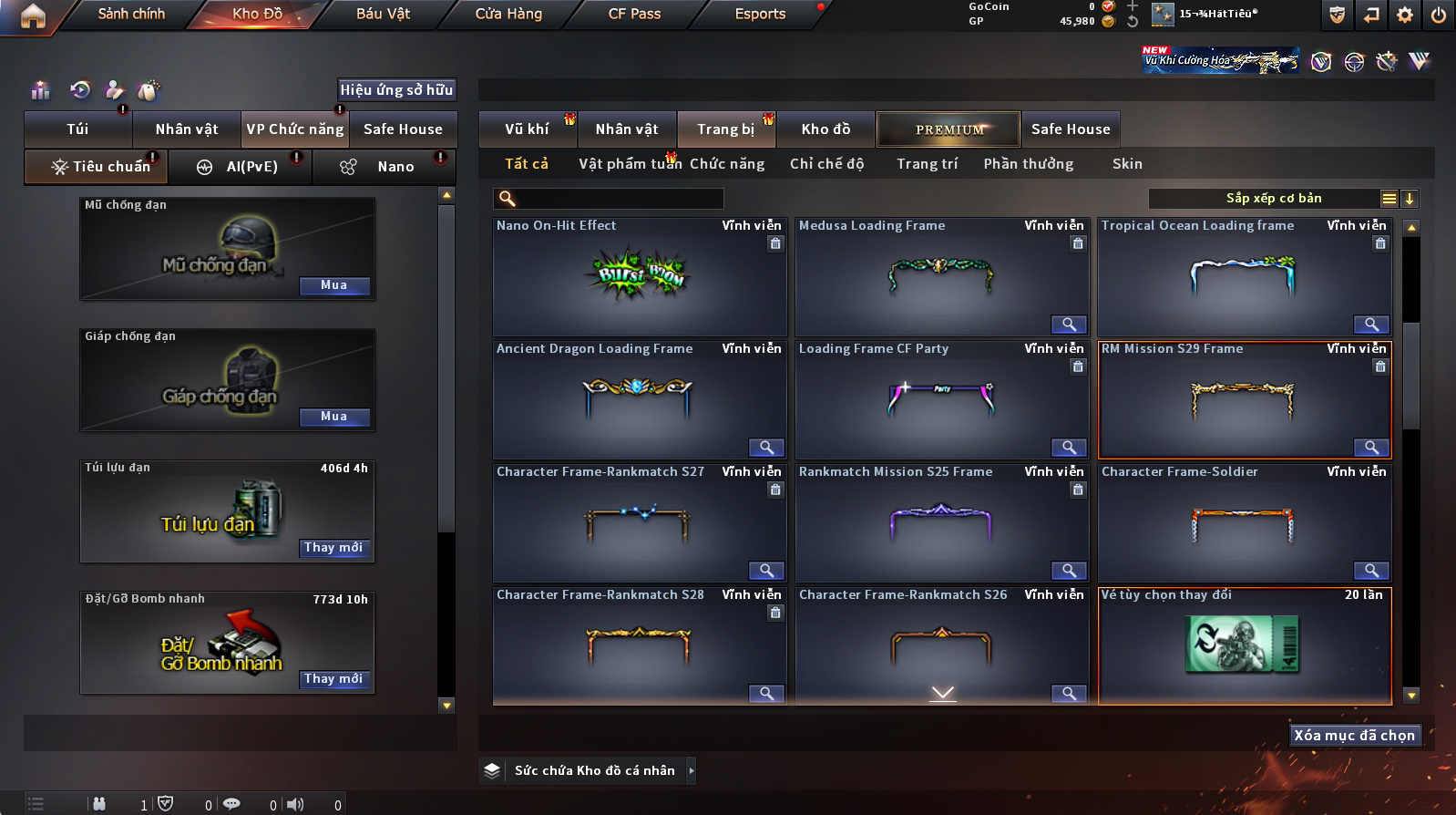This screenshot has height=815, width=1456.
Task: Expand Sức chứa Kho đồ cá nhân
Action: 692,770
